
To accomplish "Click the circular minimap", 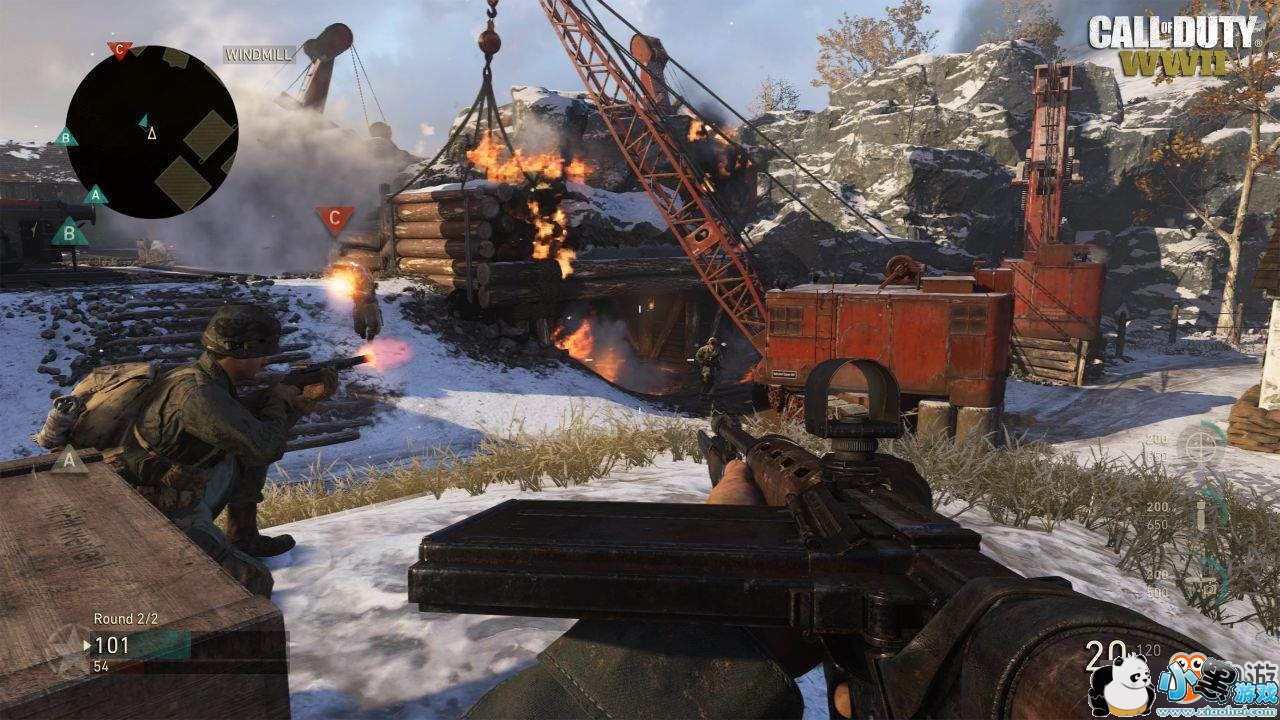I will click(152, 131).
